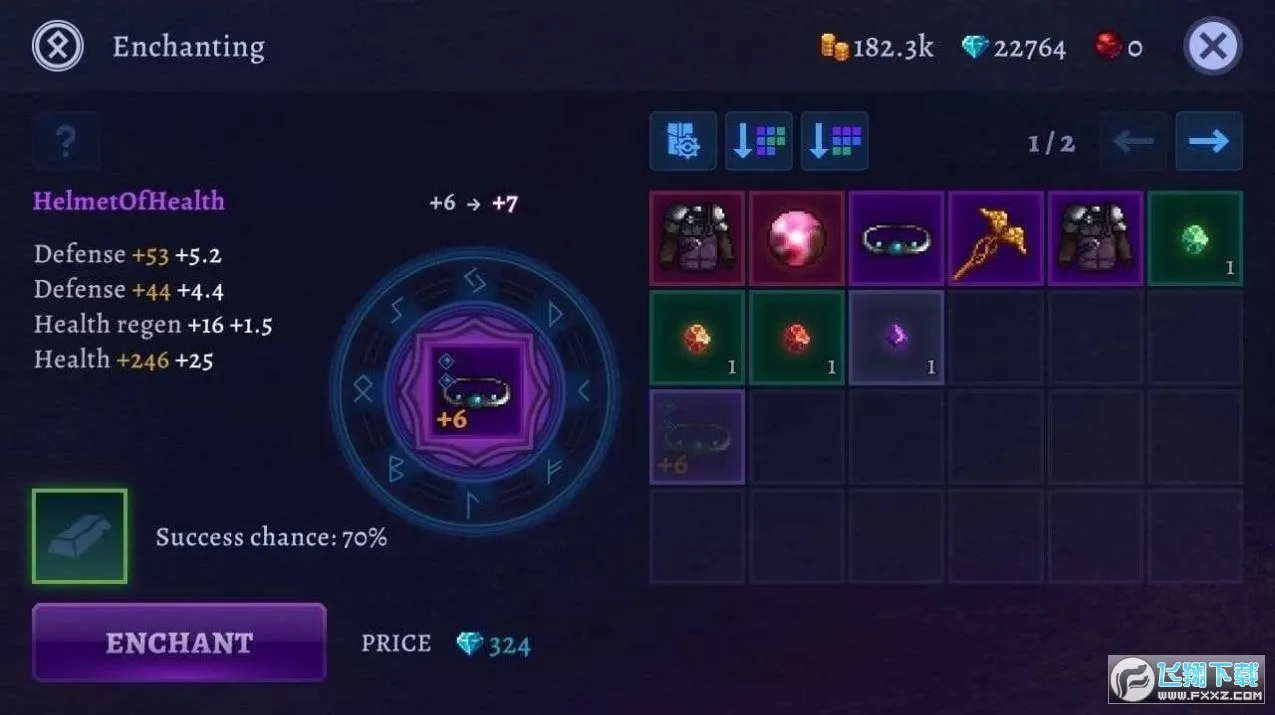Click the +6 helmet in the enchanting circle
Viewport: 1275px width, 715px height.
pyautogui.click(x=474, y=389)
